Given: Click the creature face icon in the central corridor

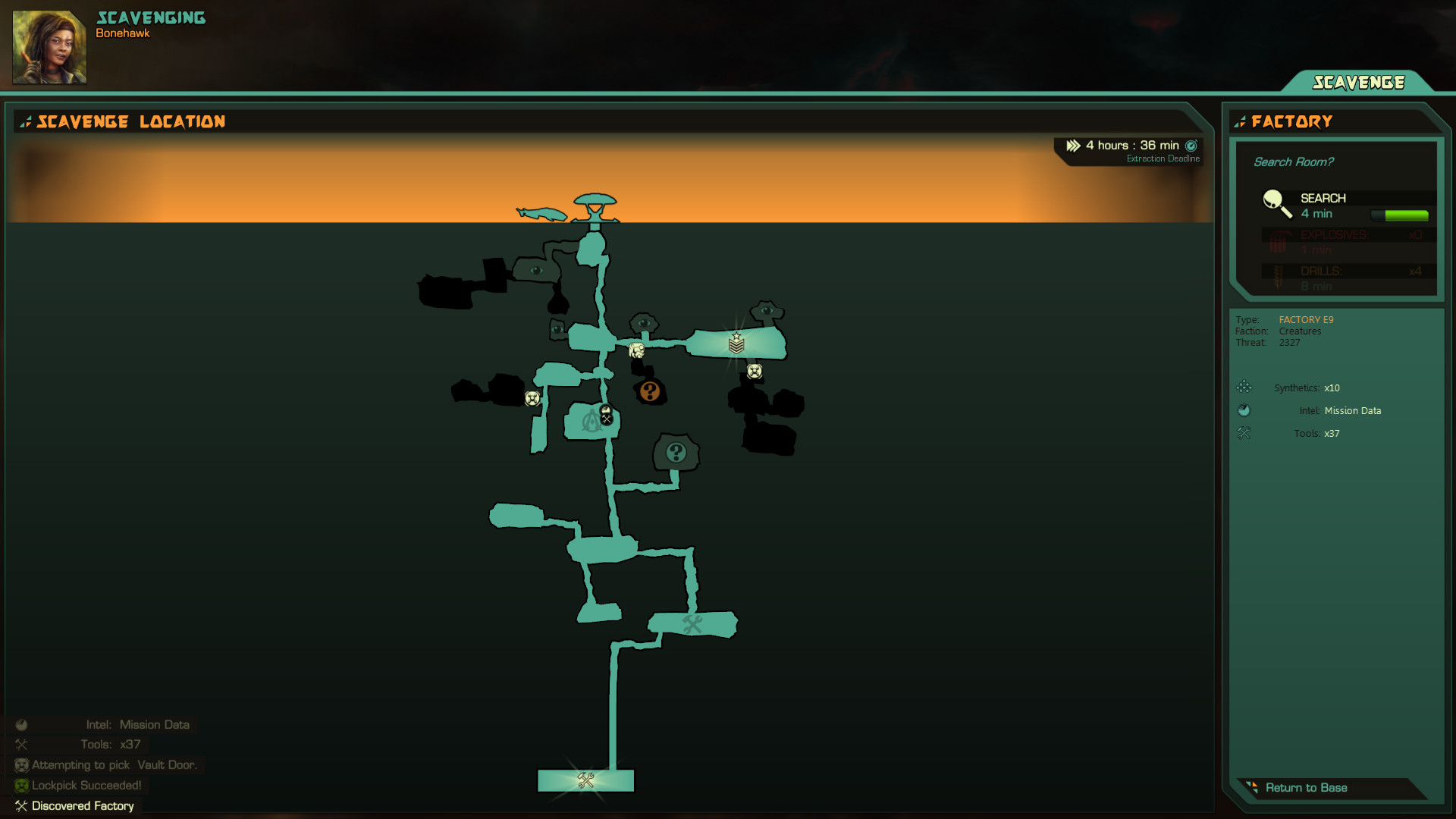Looking at the screenshot, I should (x=637, y=348).
